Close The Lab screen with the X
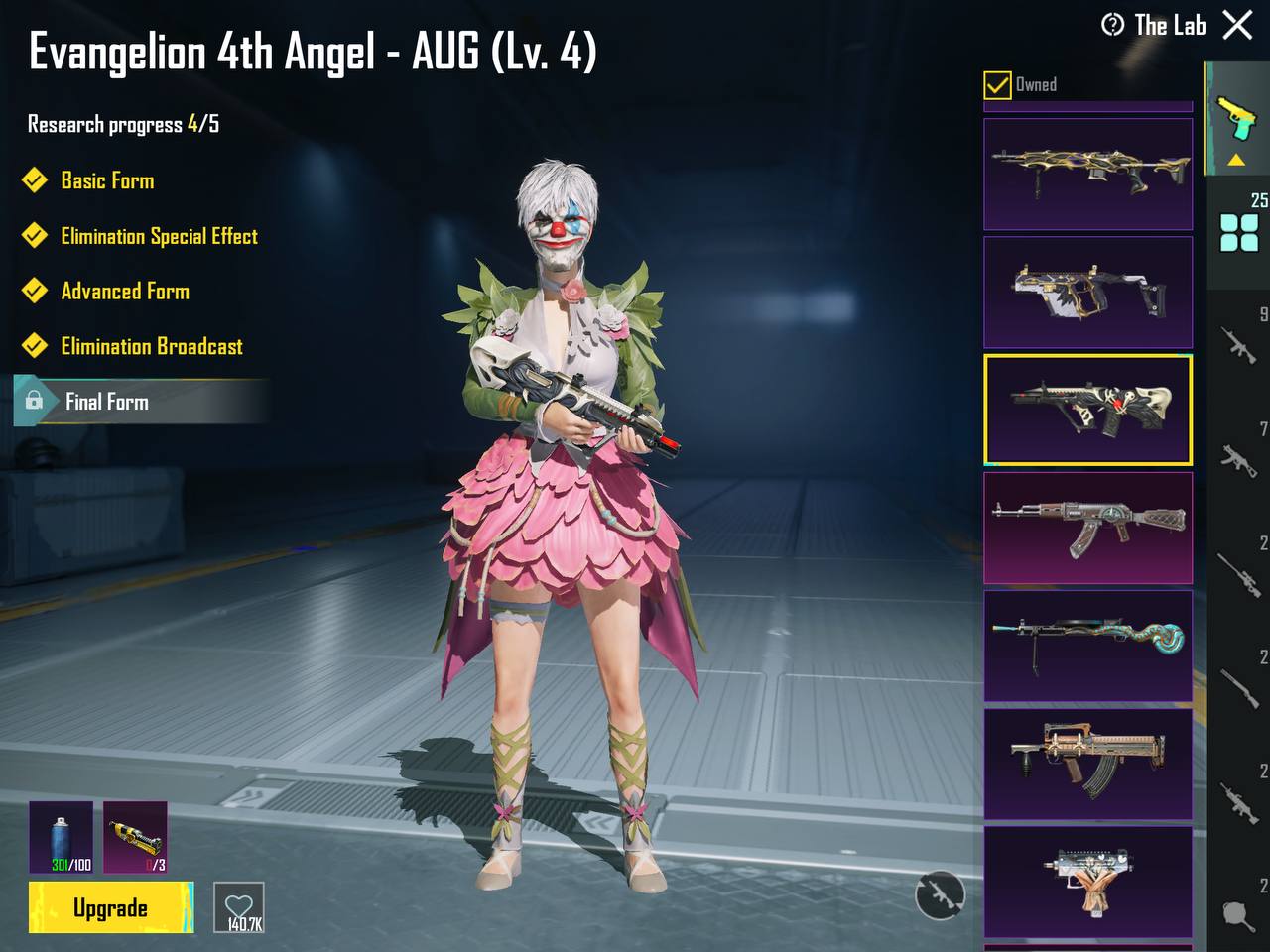 pyautogui.click(x=1237, y=25)
